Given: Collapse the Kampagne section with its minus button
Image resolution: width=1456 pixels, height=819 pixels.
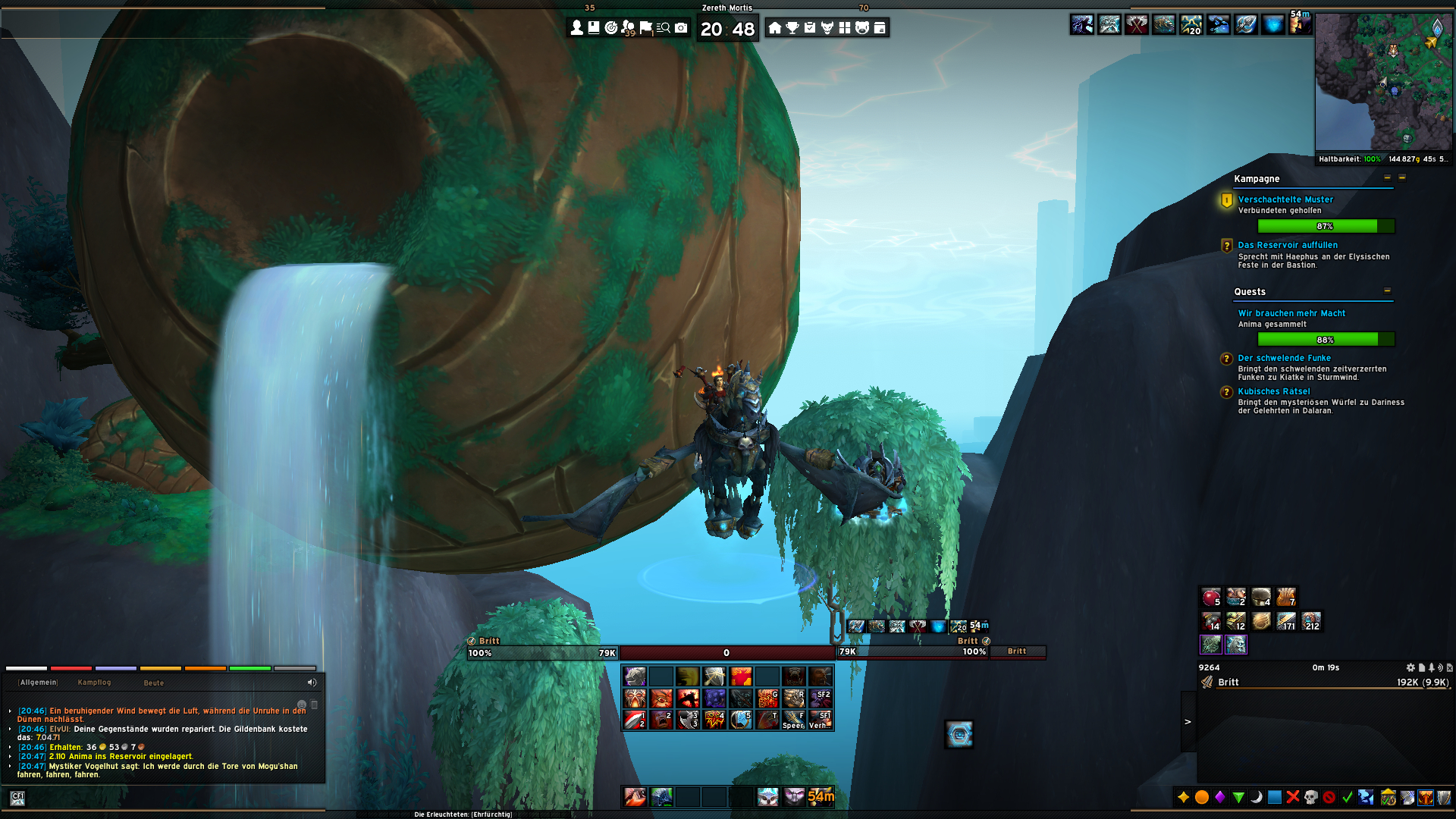Looking at the screenshot, I should (x=1388, y=179).
